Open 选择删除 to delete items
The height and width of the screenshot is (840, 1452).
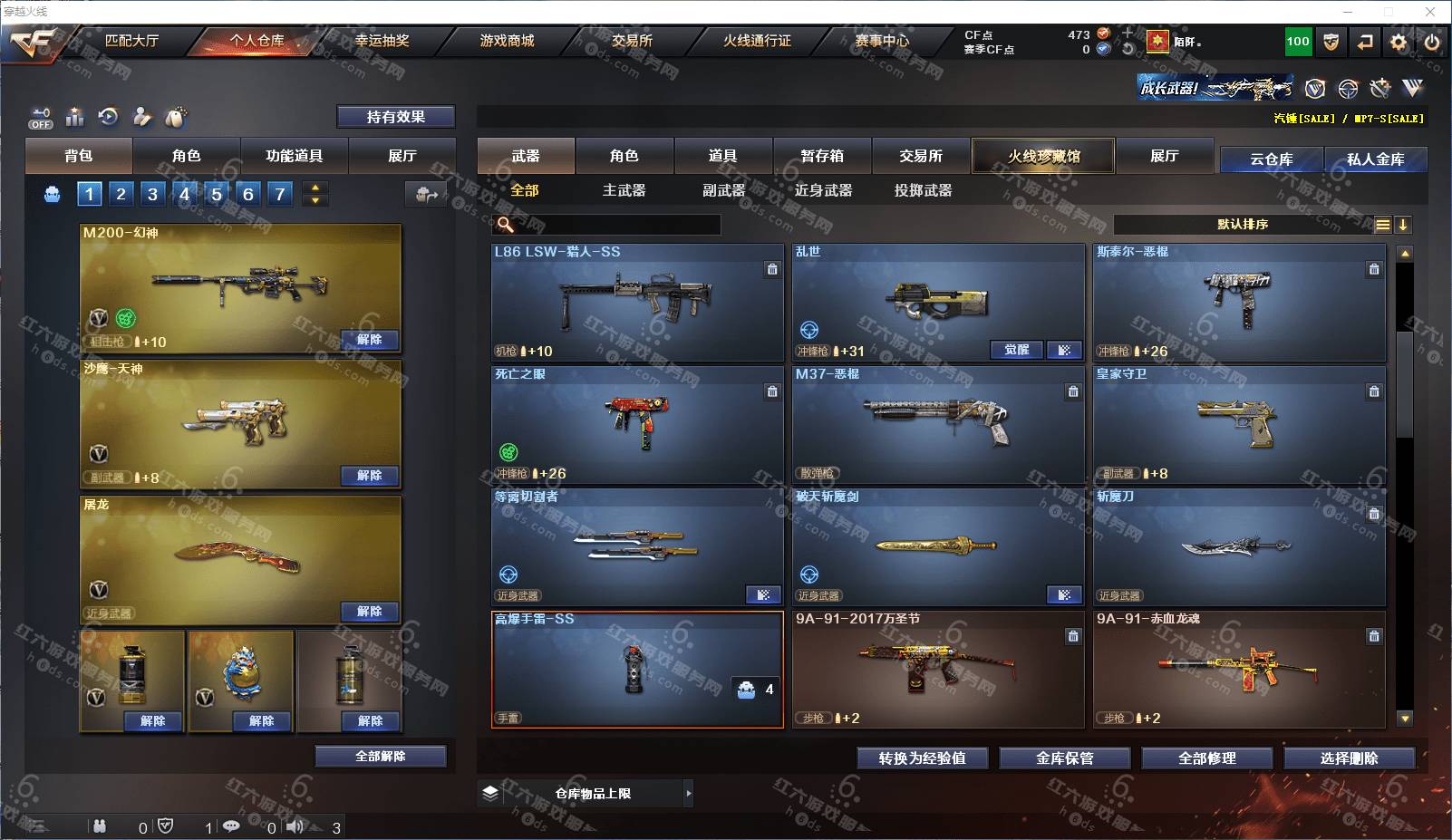(1349, 758)
